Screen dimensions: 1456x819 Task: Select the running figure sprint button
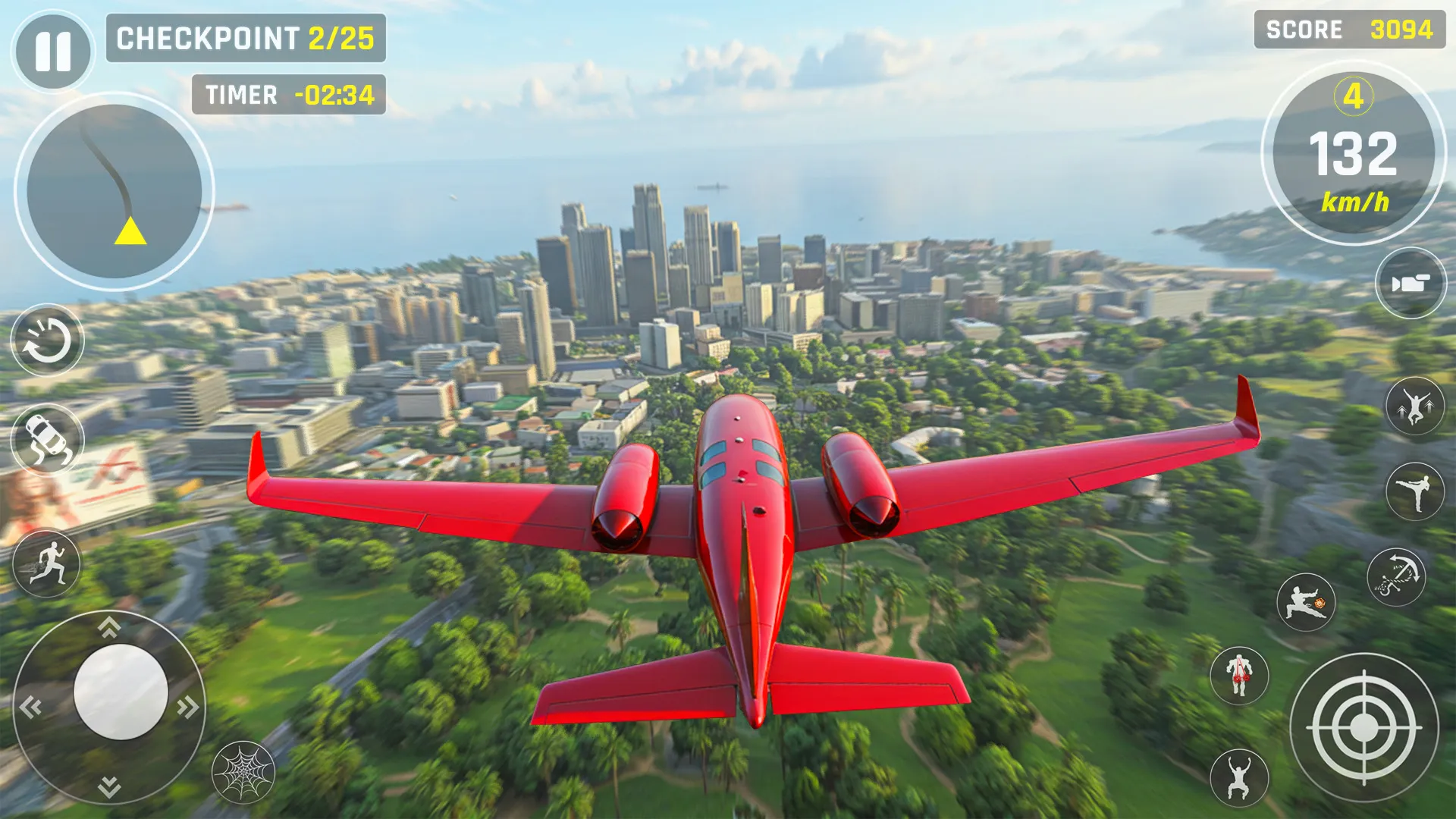[x=48, y=565]
